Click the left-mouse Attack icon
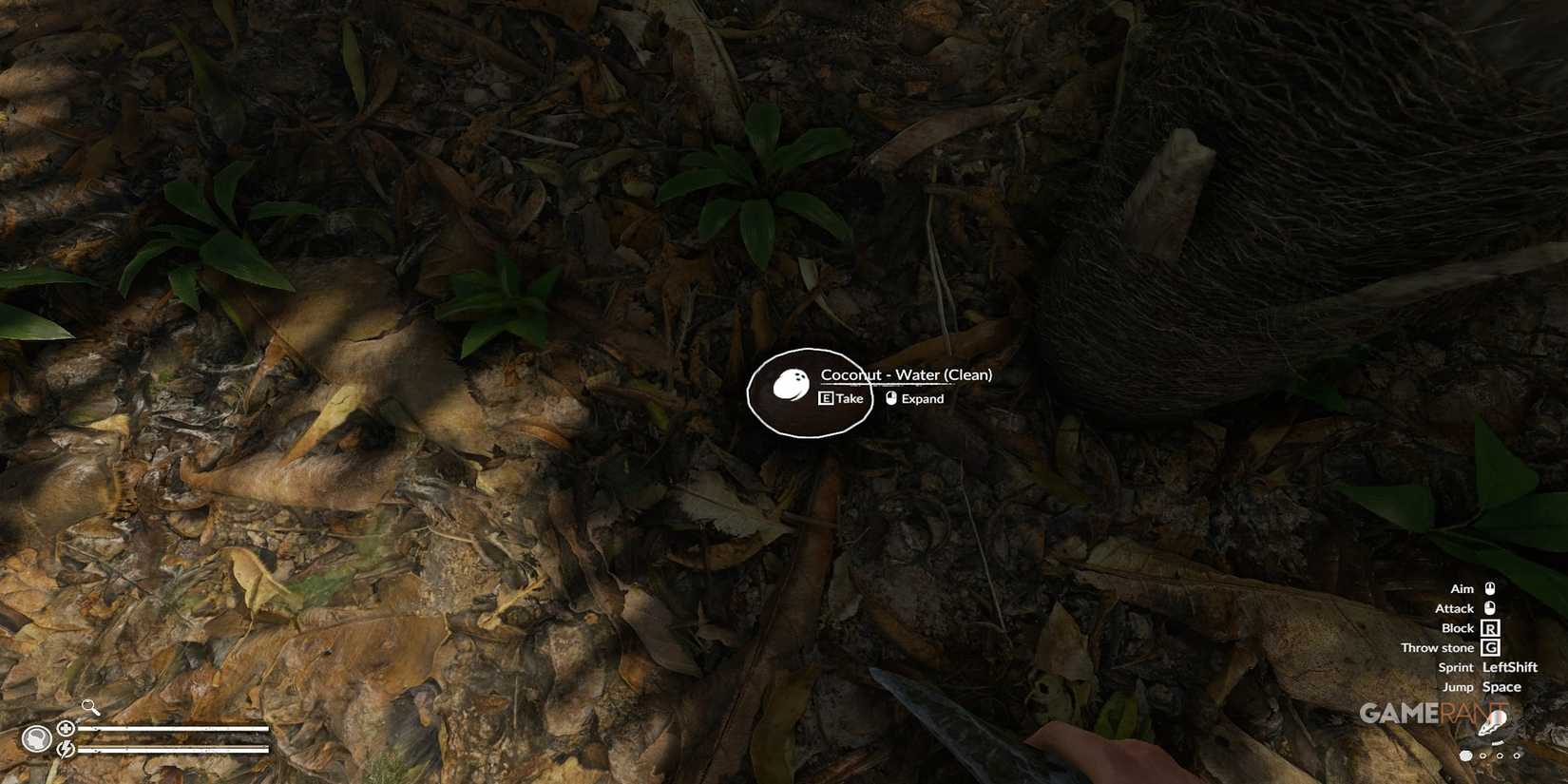 coord(1491,608)
